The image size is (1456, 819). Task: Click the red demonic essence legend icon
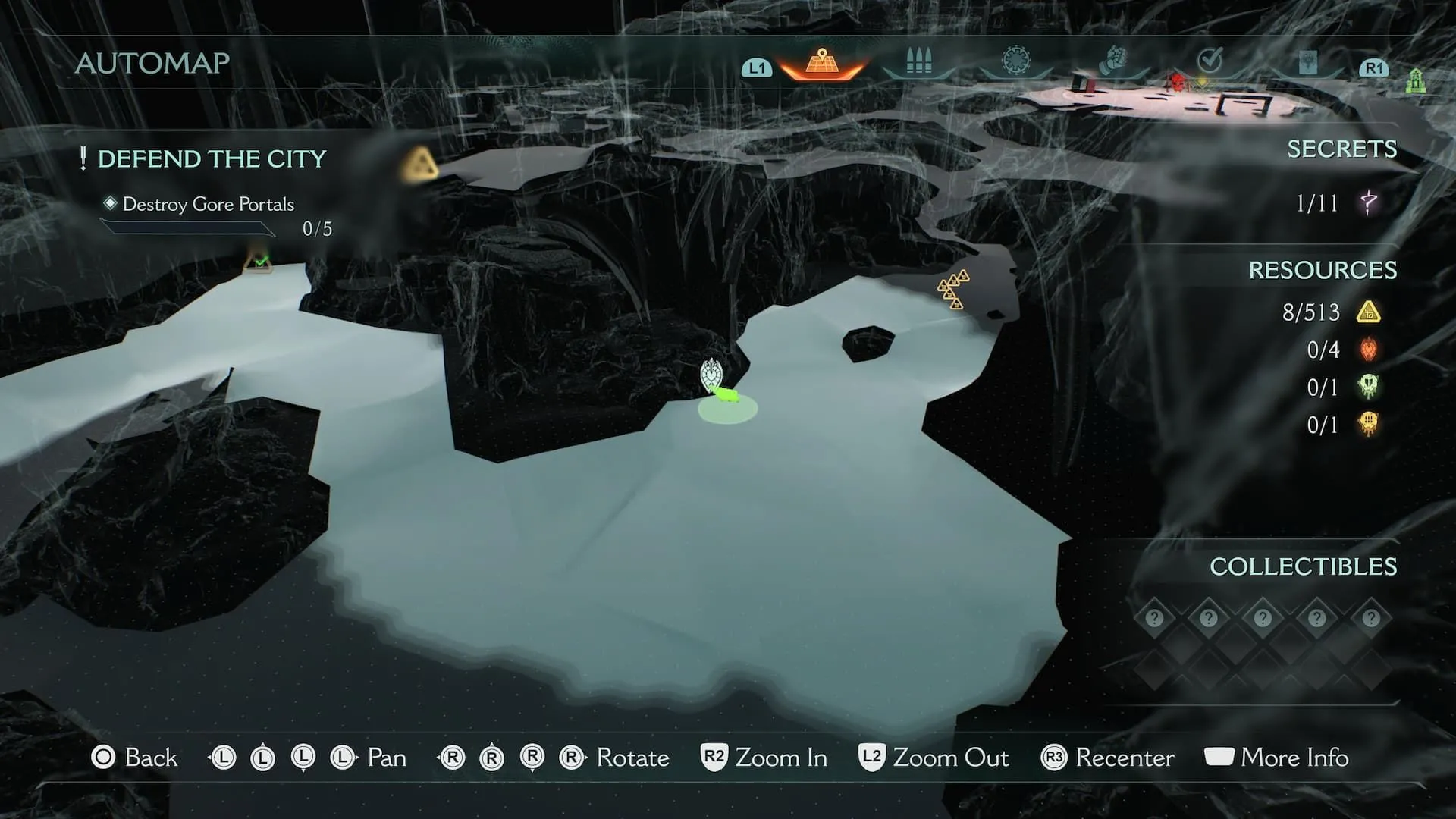pos(1368,350)
